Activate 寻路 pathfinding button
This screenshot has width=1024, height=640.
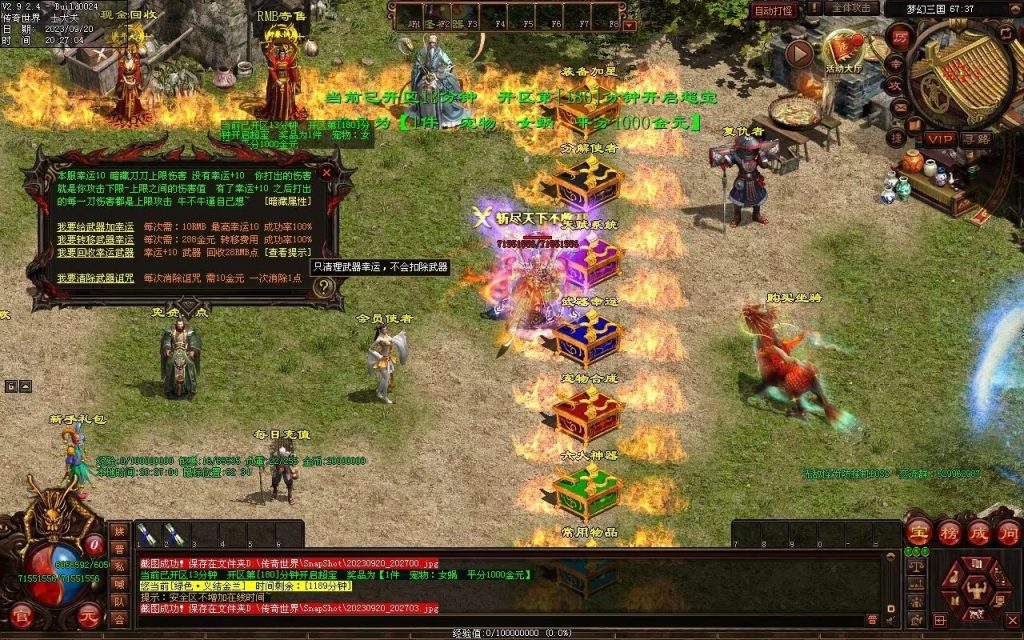pyautogui.click(x=978, y=138)
